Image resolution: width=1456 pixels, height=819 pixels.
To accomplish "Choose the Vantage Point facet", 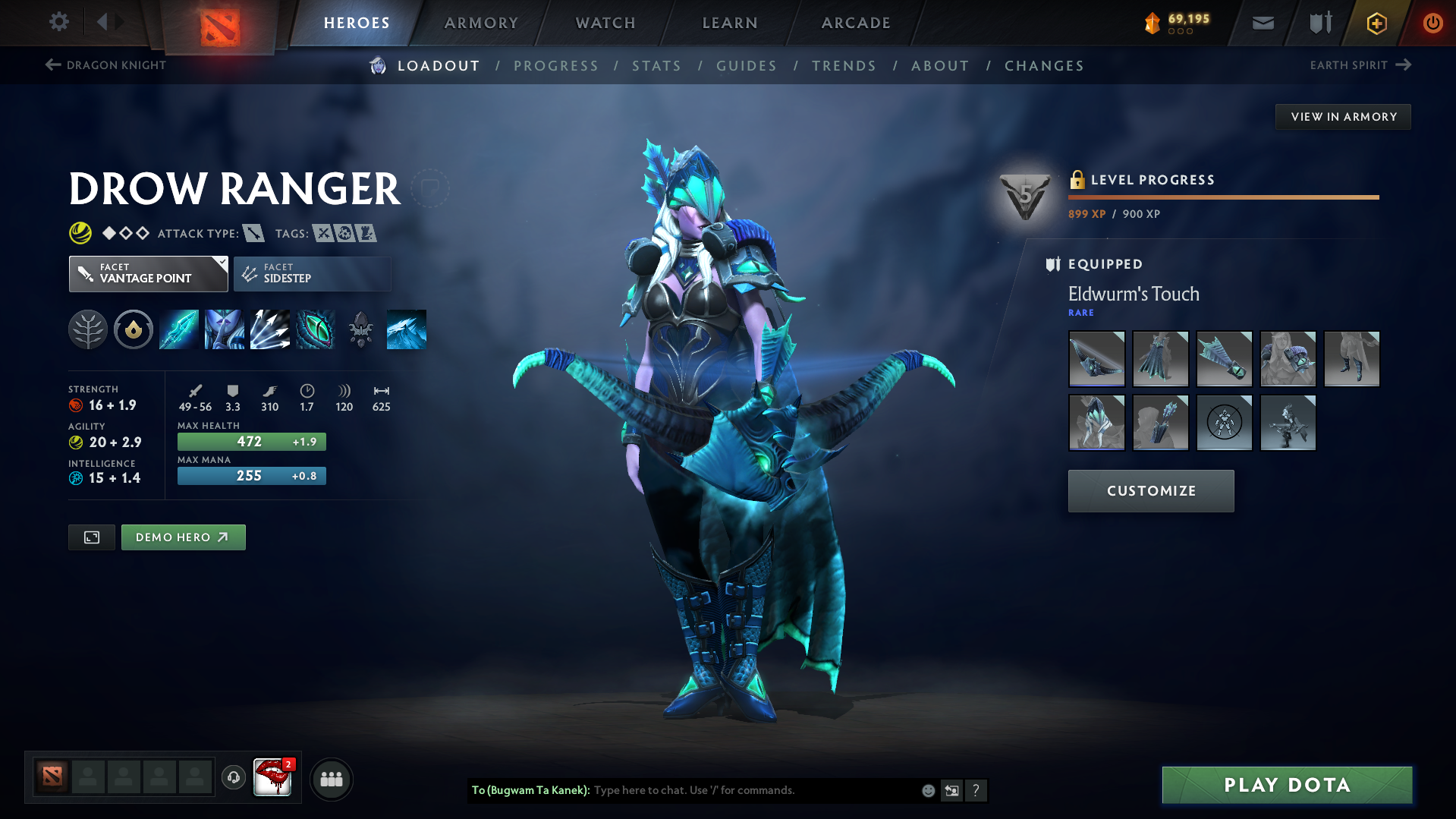I will pyautogui.click(x=148, y=274).
